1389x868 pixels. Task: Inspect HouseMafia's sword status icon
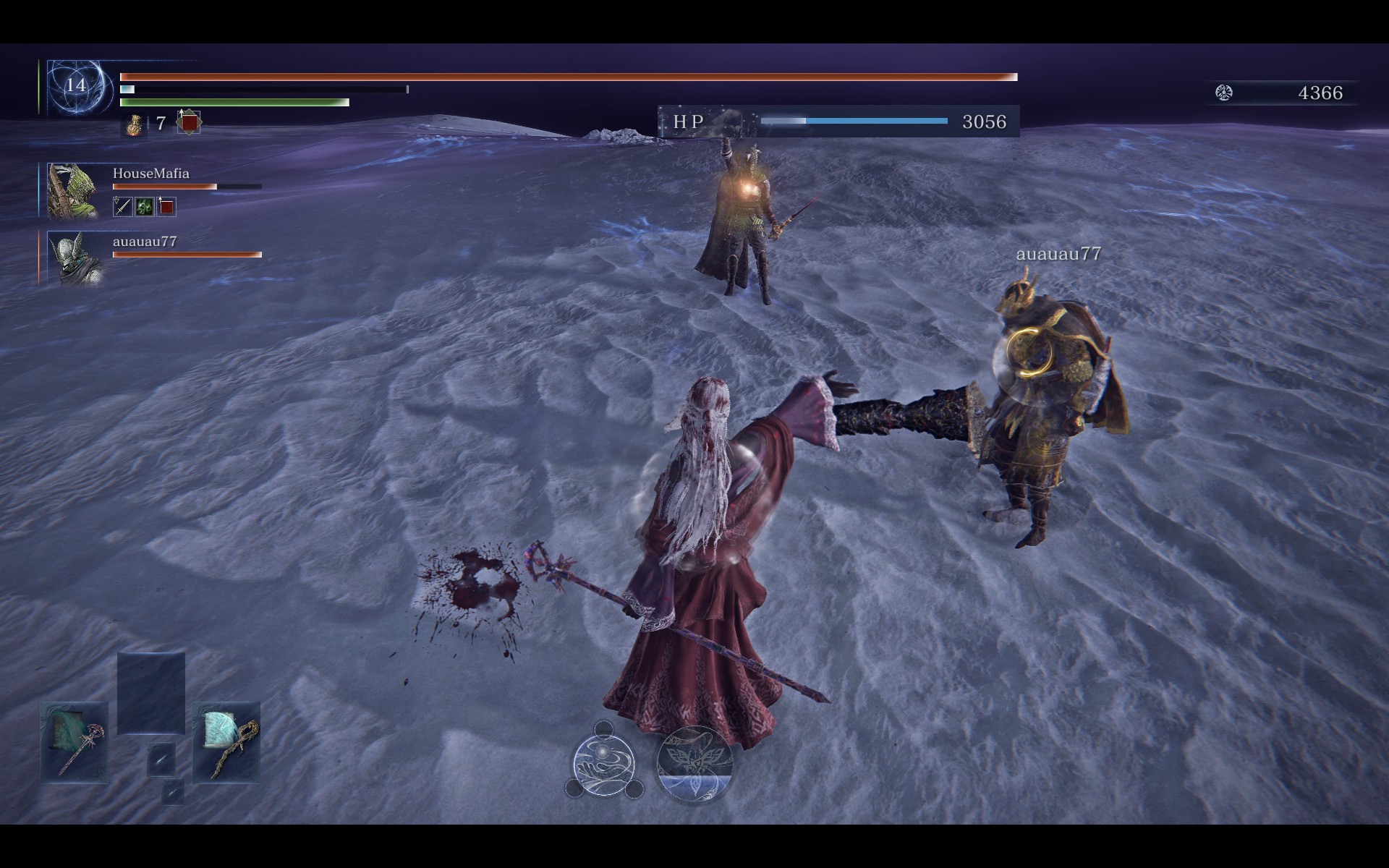click(x=123, y=208)
